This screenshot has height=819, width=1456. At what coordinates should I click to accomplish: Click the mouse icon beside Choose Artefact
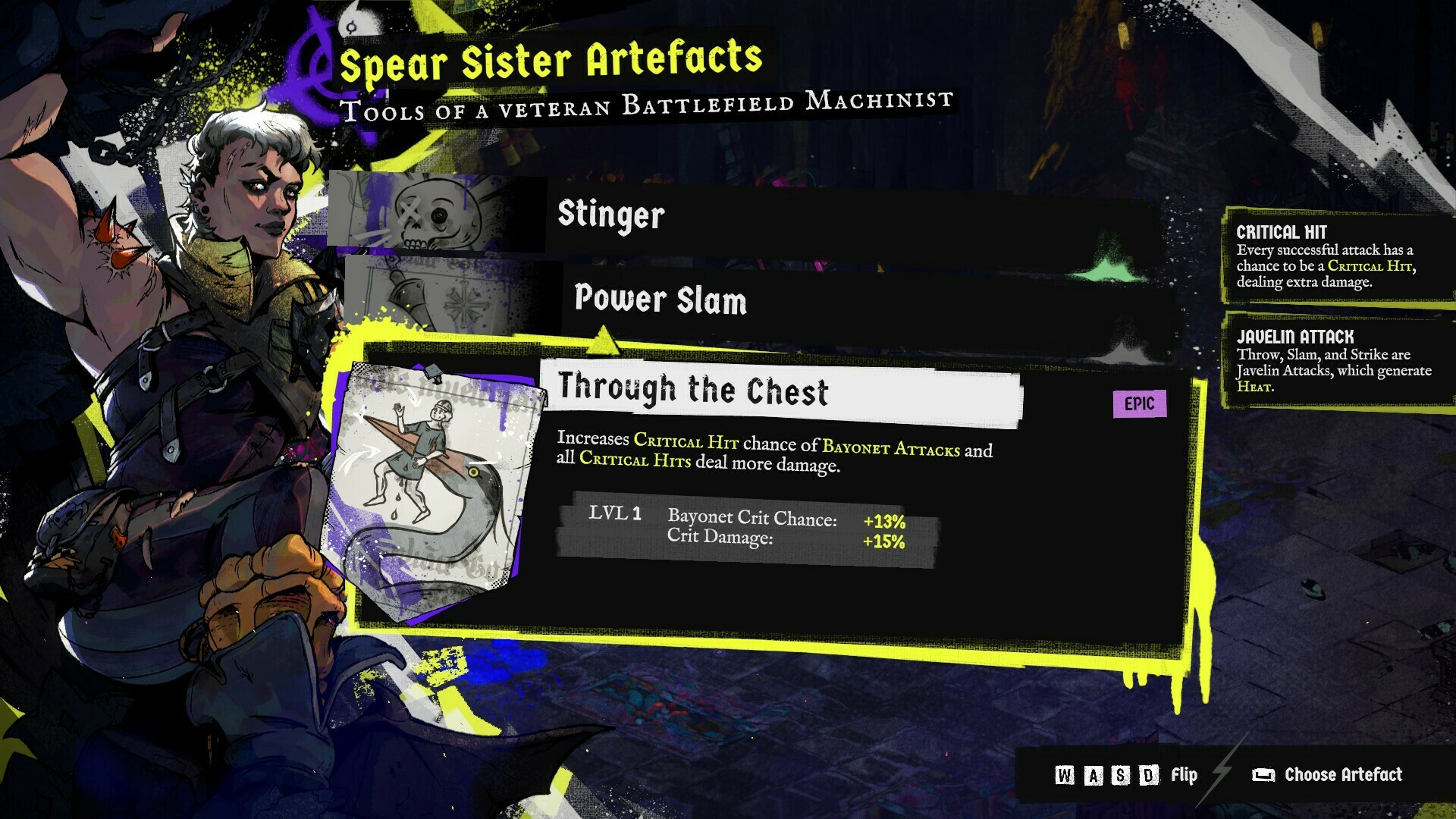(1262, 776)
